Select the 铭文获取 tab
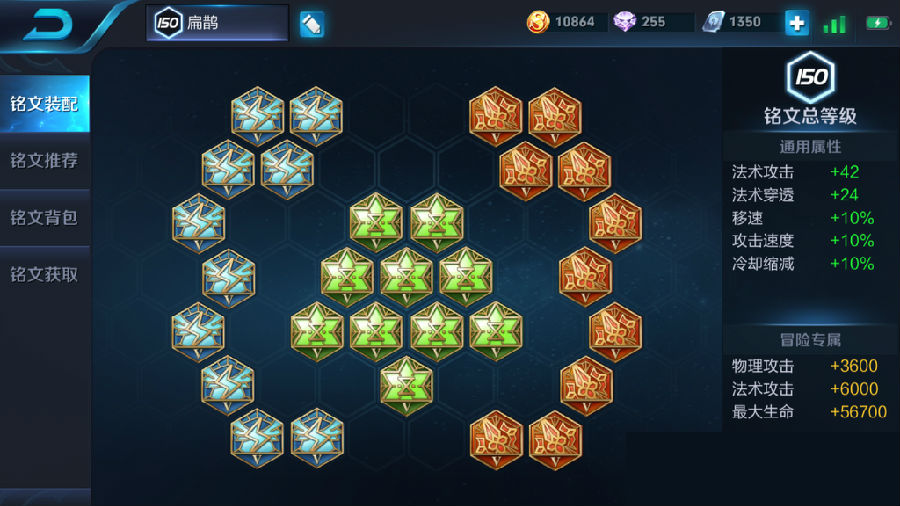The width and height of the screenshot is (900, 506). 45,274
